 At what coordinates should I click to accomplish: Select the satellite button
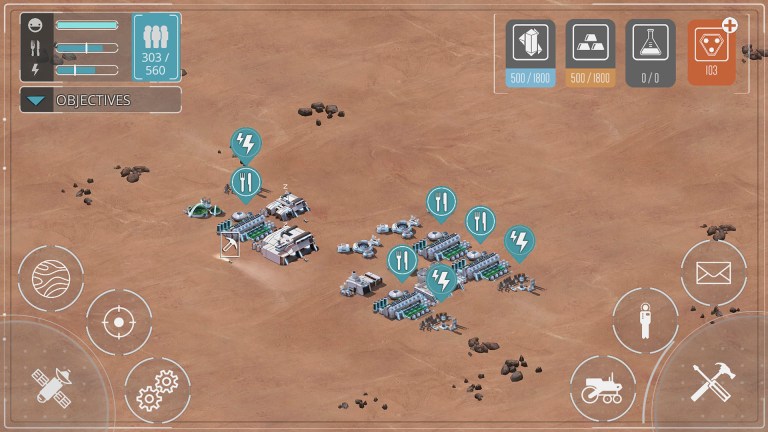coord(50,384)
